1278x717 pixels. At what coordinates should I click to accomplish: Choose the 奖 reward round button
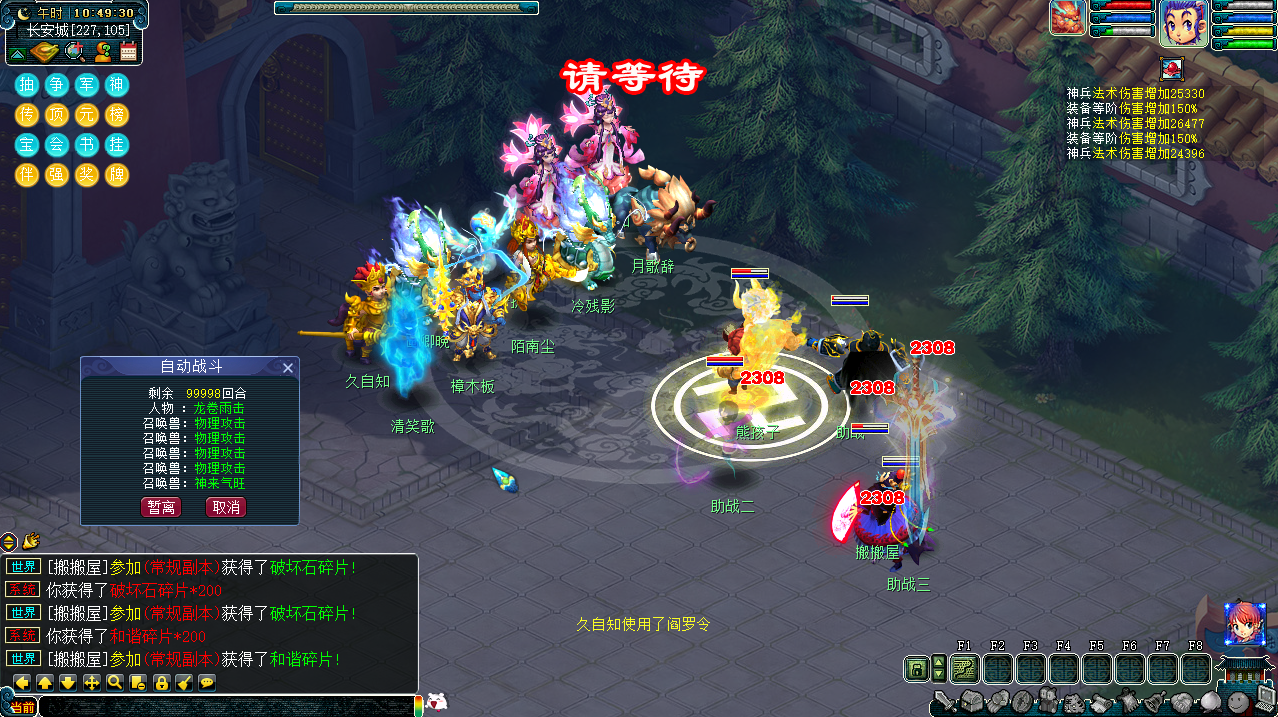(x=87, y=175)
